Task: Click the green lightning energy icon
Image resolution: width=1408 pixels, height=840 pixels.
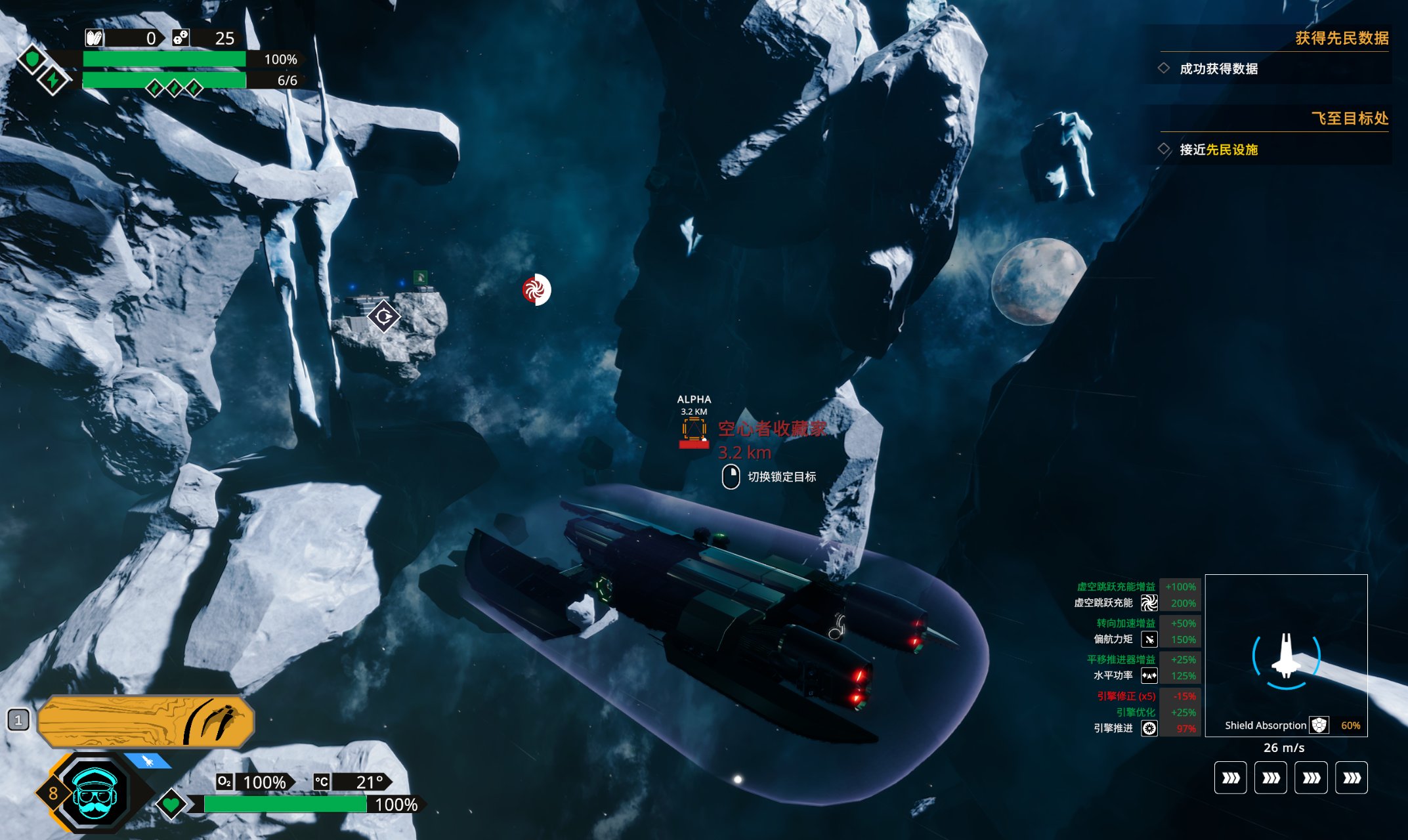Action: [53, 80]
